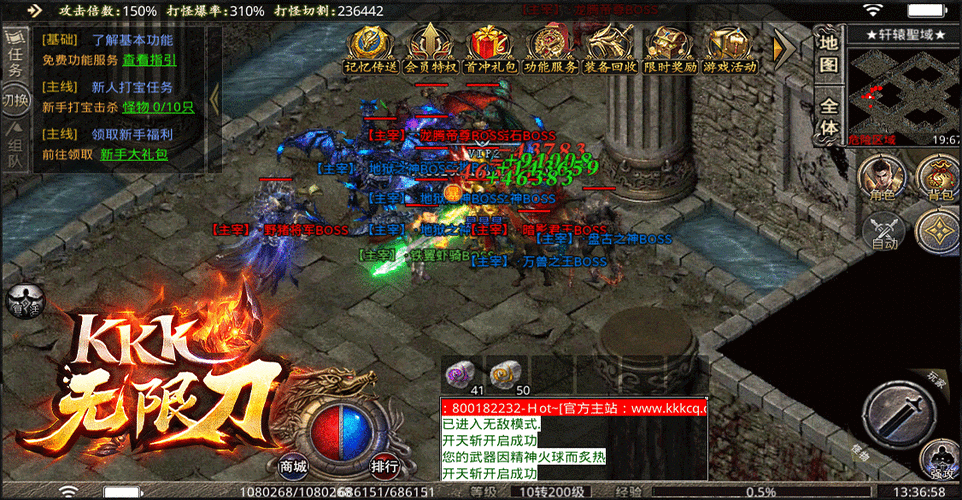Claim the 首冲礼包 gift box icon
The height and width of the screenshot is (500, 962).
pyautogui.click(x=491, y=48)
